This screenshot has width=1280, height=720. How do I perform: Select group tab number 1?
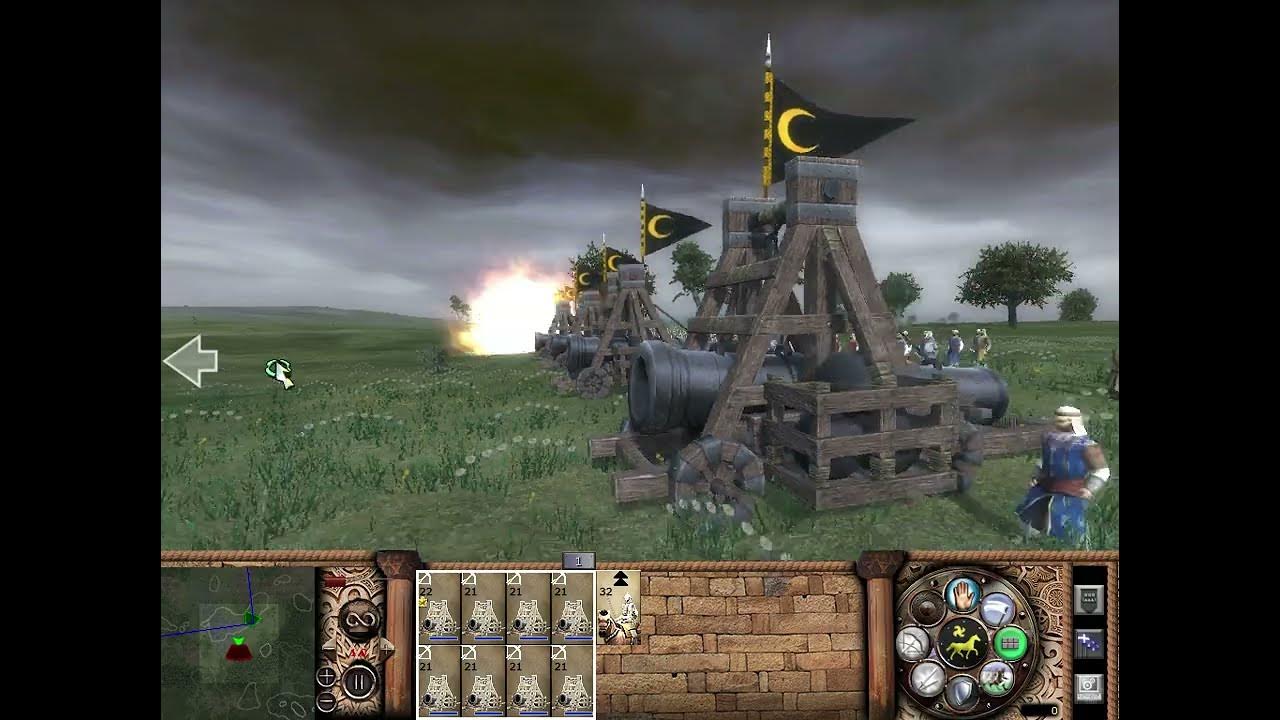(x=578, y=562)
